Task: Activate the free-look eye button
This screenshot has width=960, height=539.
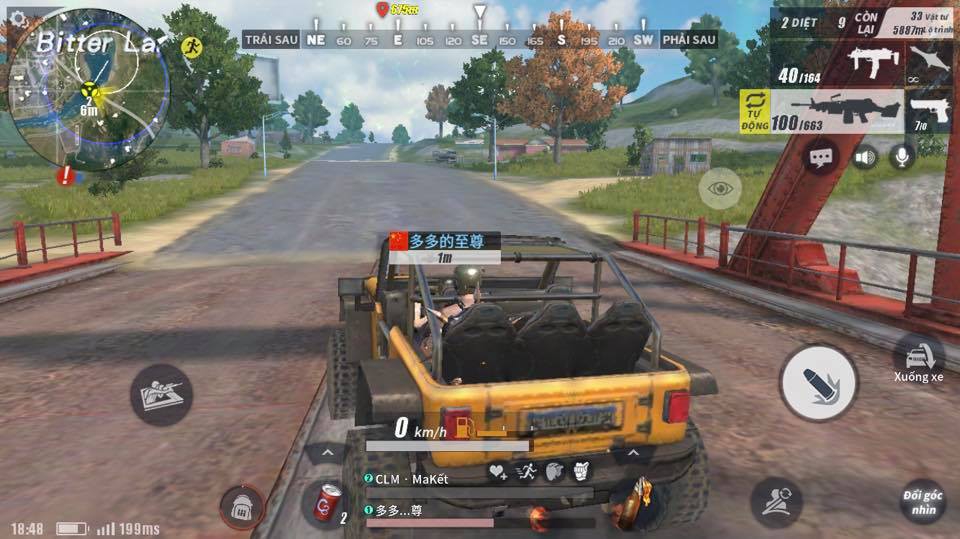Action: [720, 188]
